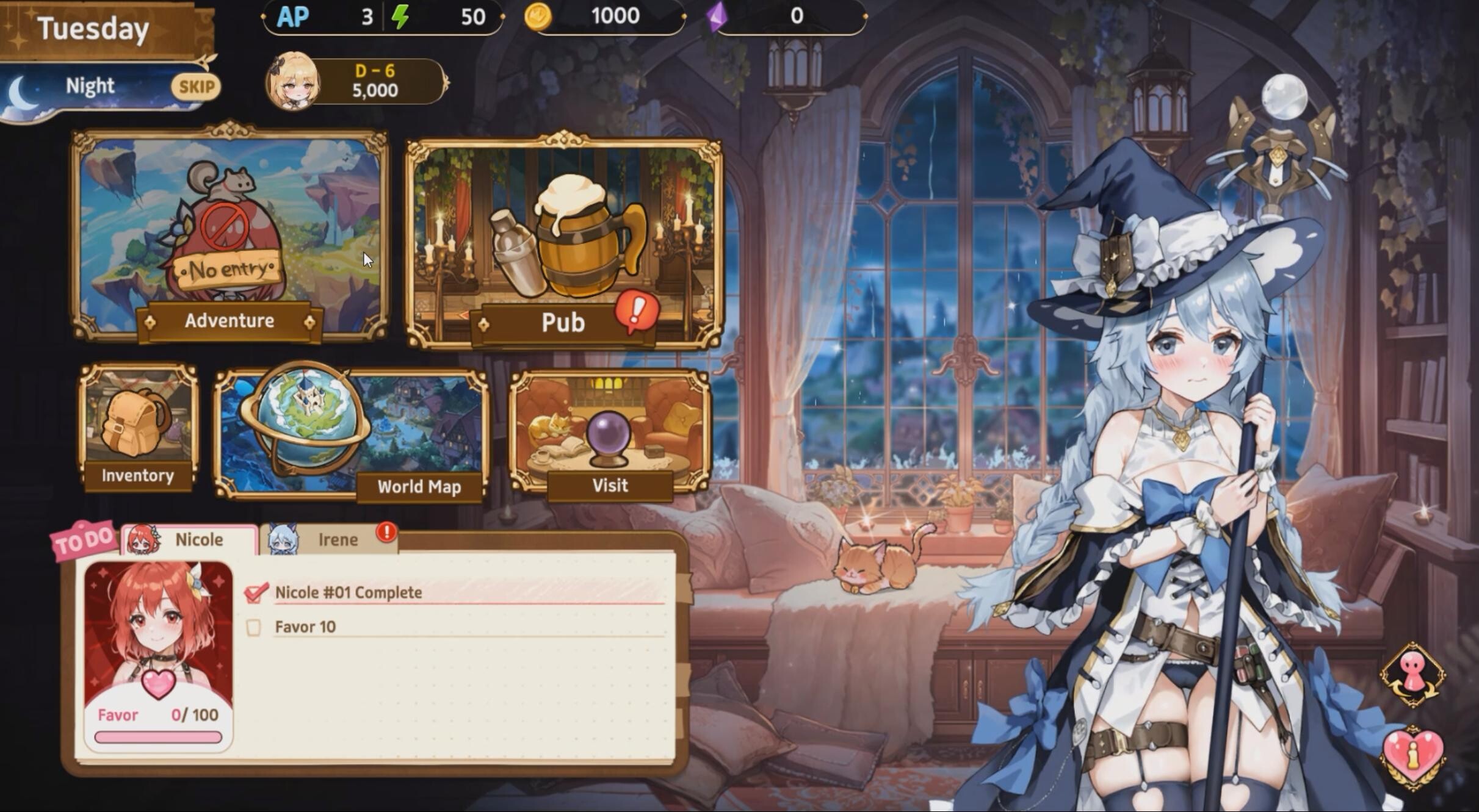Image resolution: width=1479 pixels, height=812 pixels.
Task: Switch to the Nicole to-do tab
Action: 189,540
